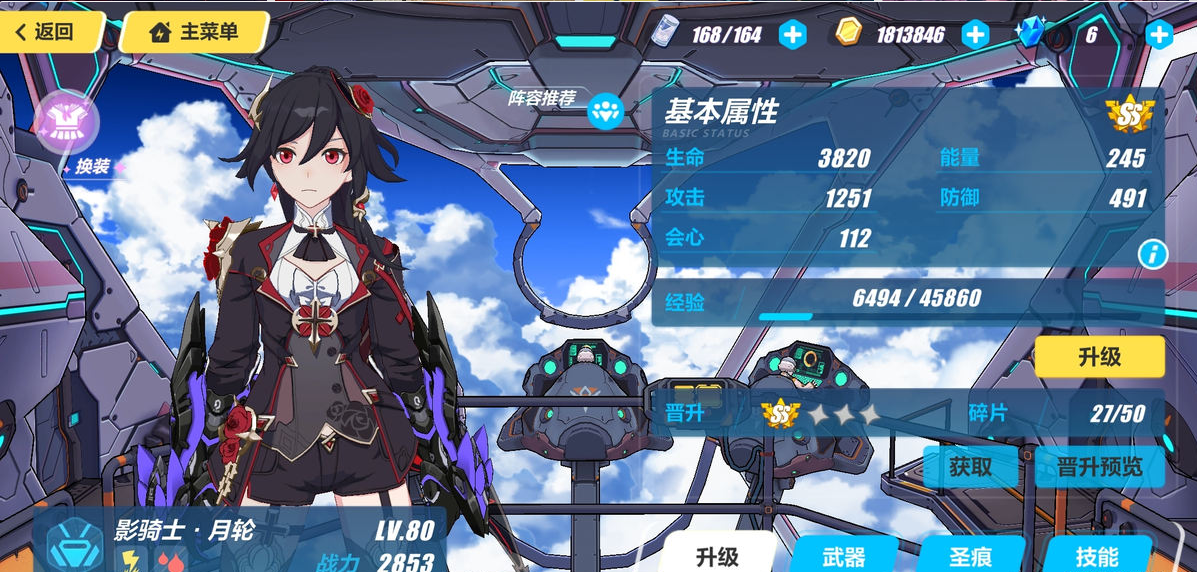Add stamina with the plus button
The height and width of the screenshot is (572, 1197).
tap(792, 35)
